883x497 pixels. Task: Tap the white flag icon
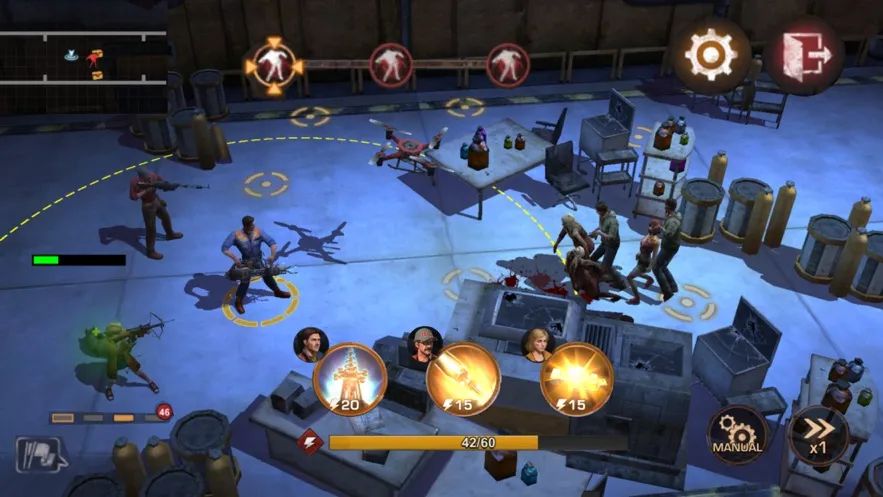[38, 455]
